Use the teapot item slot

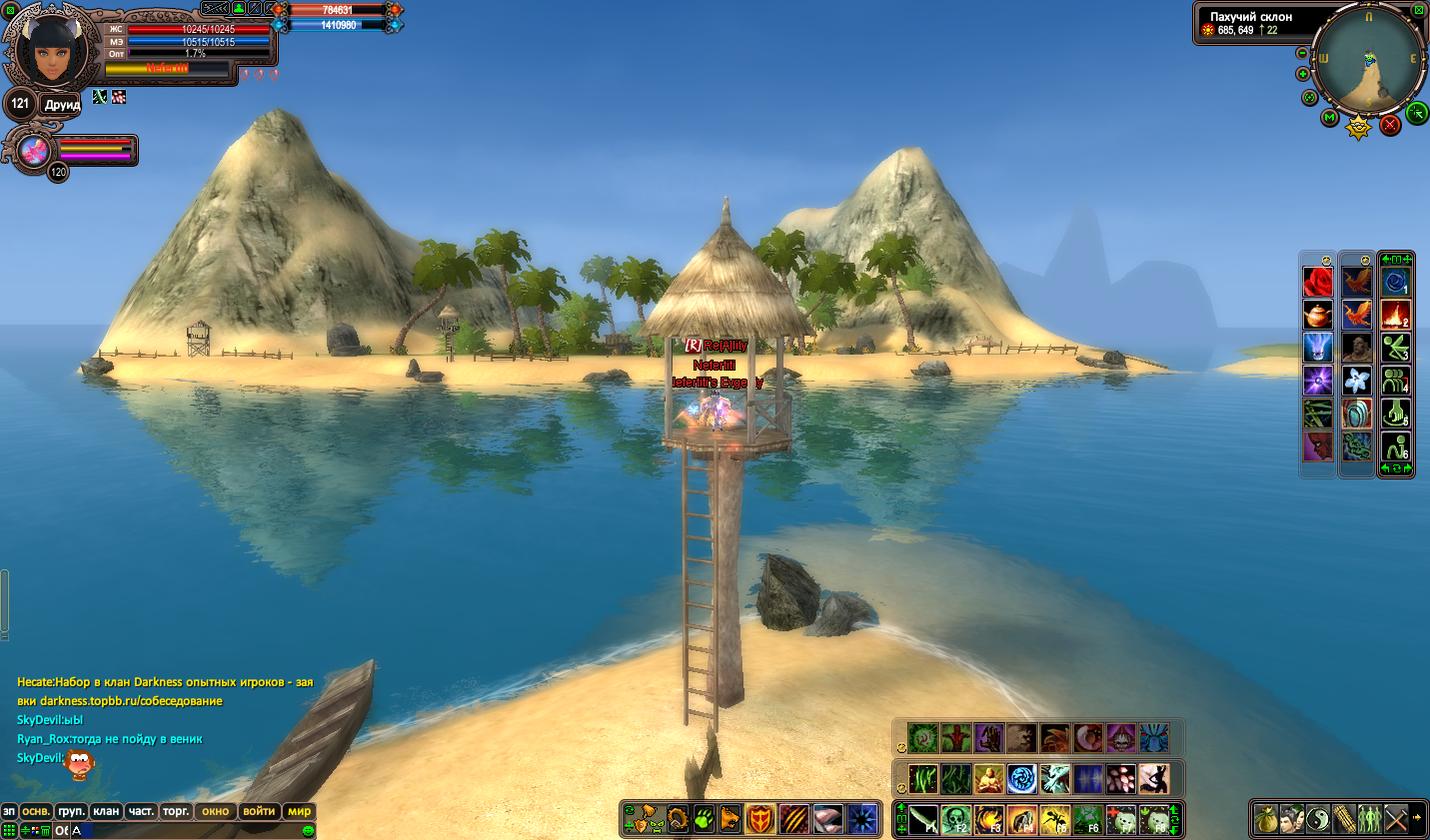coord(1318,315)
